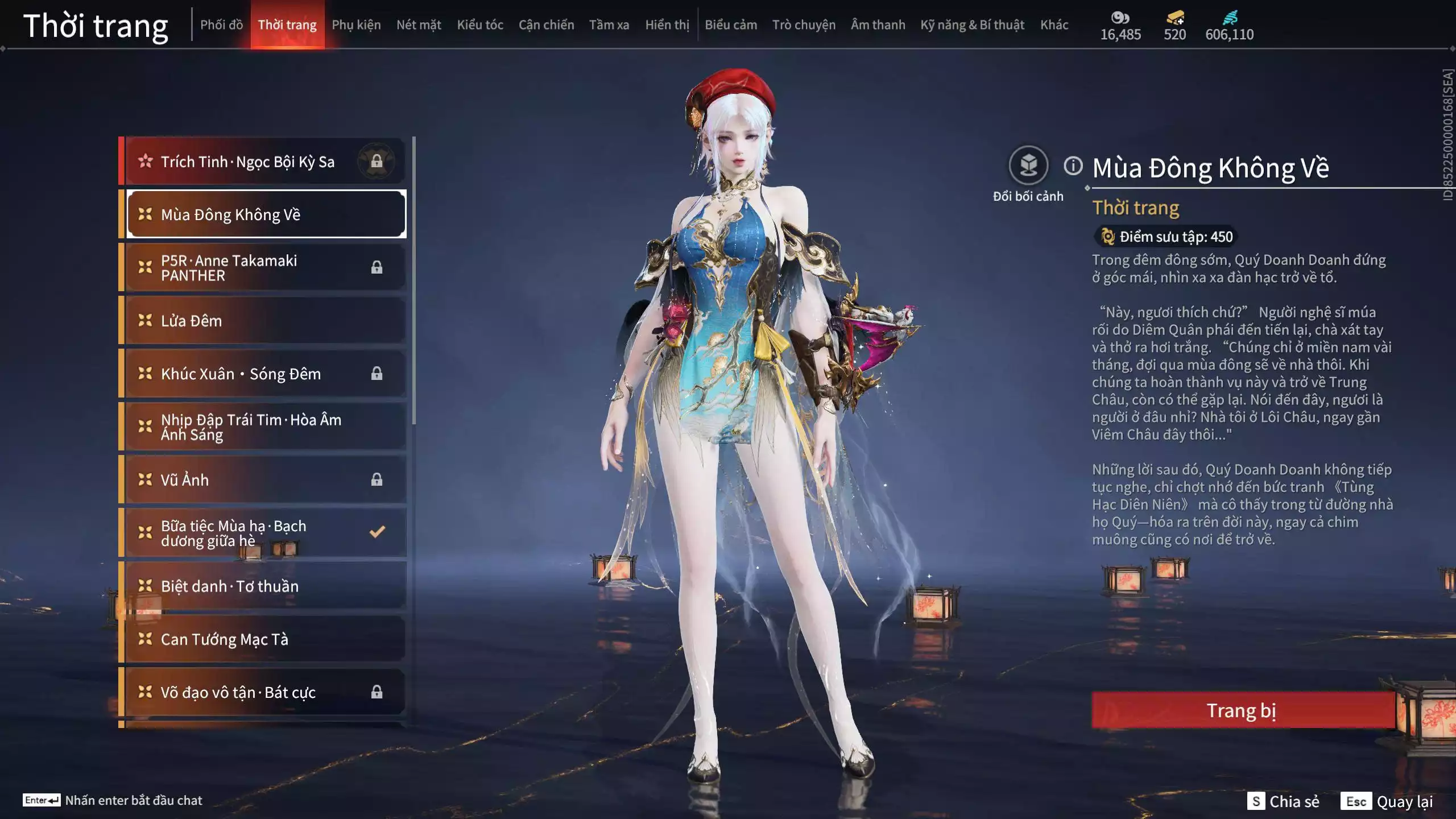Open the info icon beside the outfit name
Viewport: 1456px width, 819px height.
[x=1073, y=166]
